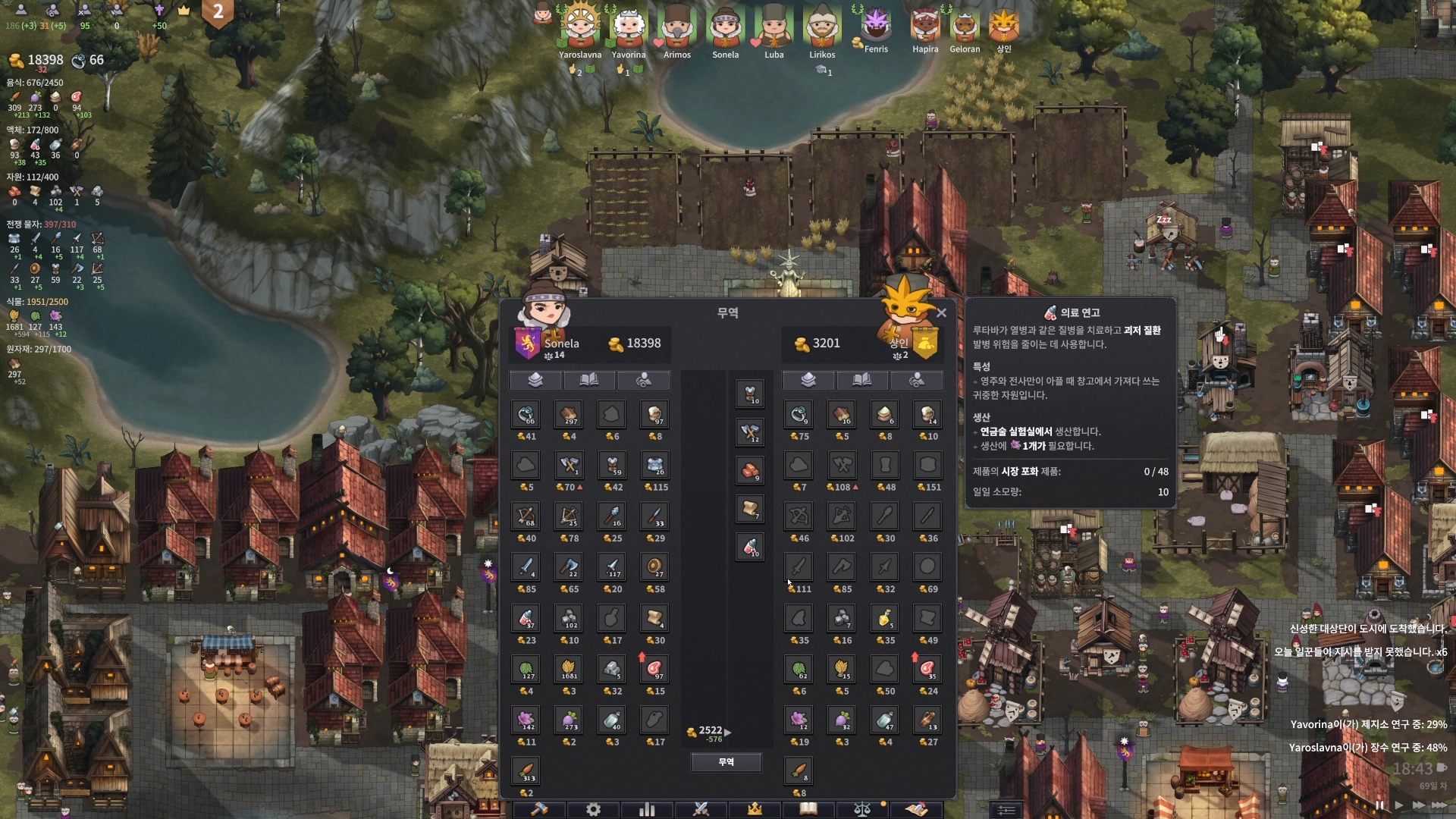Select the player's wood stack of 297

(x=569, y=415)
